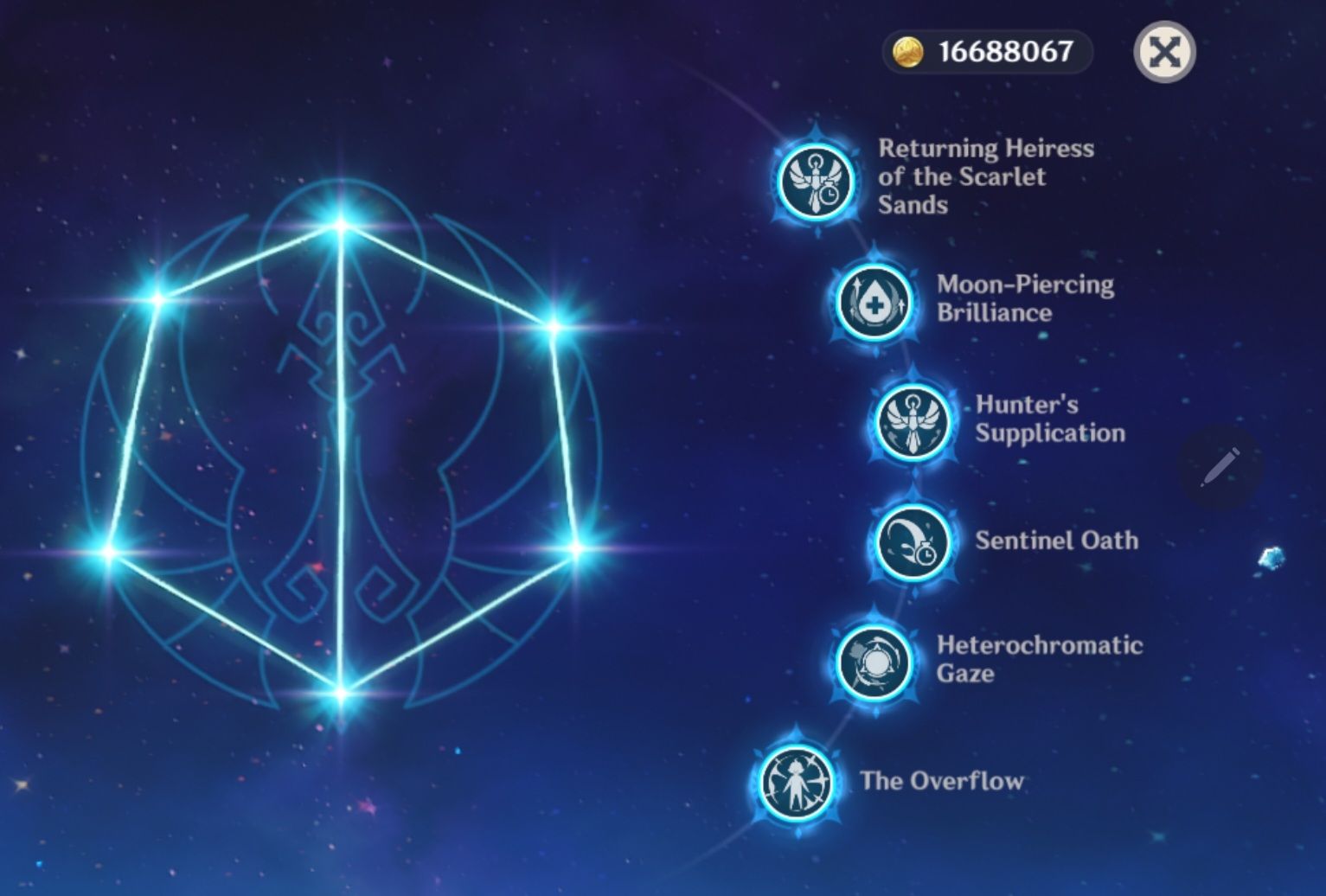The width and height of the screenshot is (1326, 896).
Task: Close the constellation screen
Action: pyautogui.click(x=1164, y=54)
